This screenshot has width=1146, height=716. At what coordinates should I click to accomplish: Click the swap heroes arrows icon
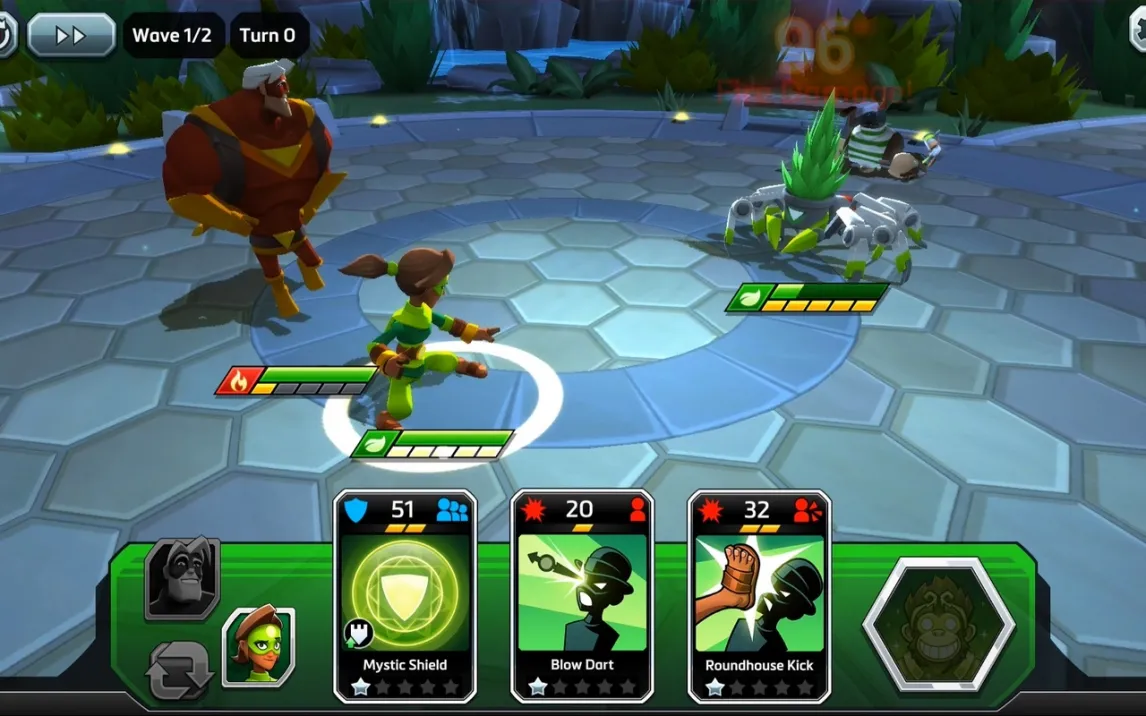(180, 669)
